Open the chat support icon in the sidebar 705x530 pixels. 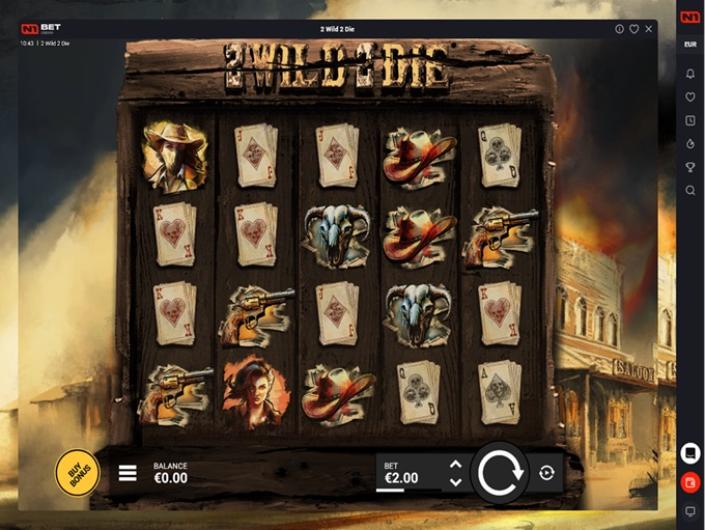click(690, 511)
